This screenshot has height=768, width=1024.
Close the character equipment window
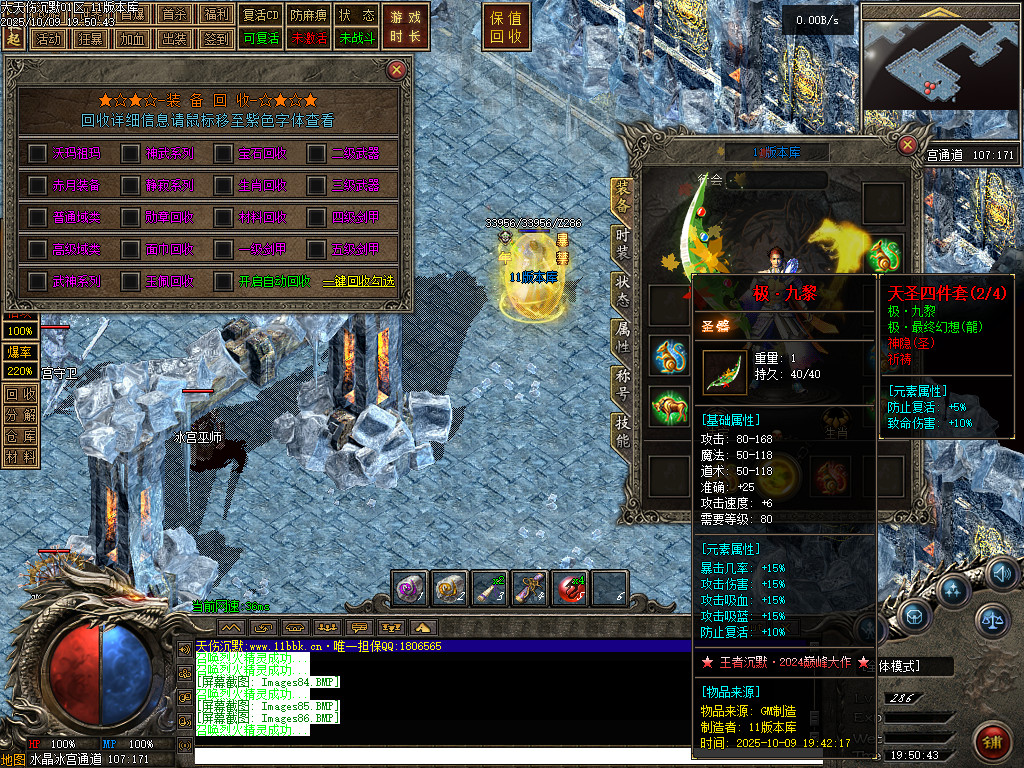(907, 144)
